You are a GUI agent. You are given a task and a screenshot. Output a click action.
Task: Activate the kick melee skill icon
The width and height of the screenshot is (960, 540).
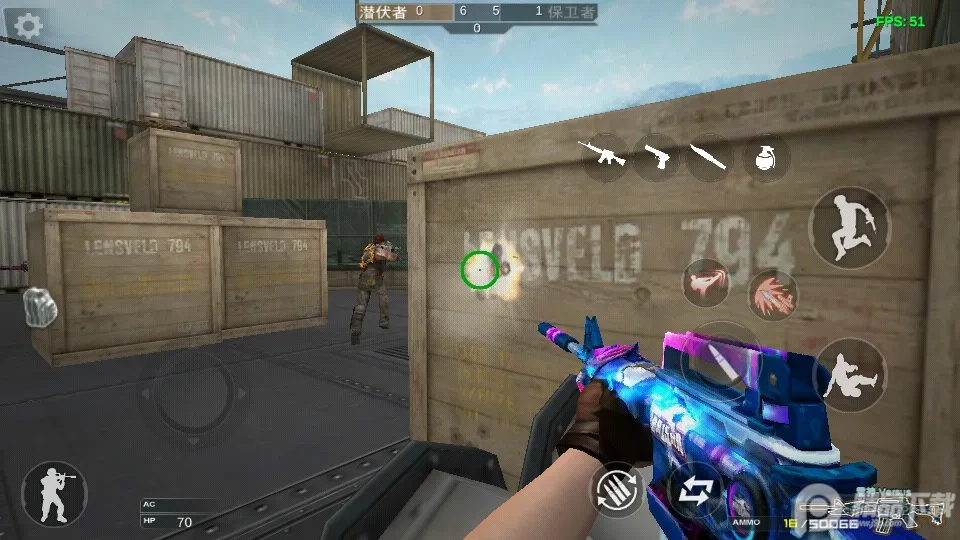coord(706,282)
